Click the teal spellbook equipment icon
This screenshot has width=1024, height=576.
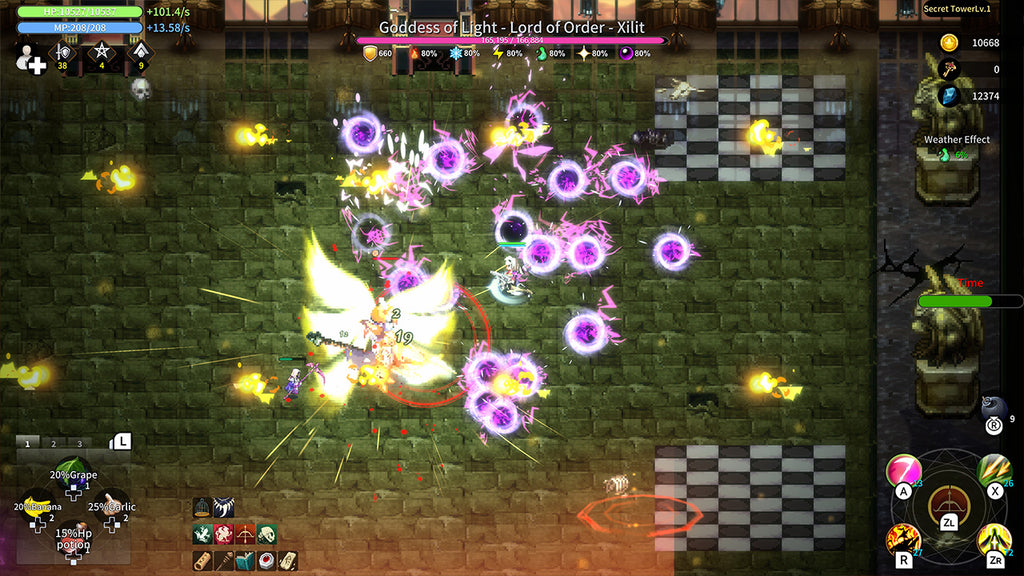[x=245, y=560]
